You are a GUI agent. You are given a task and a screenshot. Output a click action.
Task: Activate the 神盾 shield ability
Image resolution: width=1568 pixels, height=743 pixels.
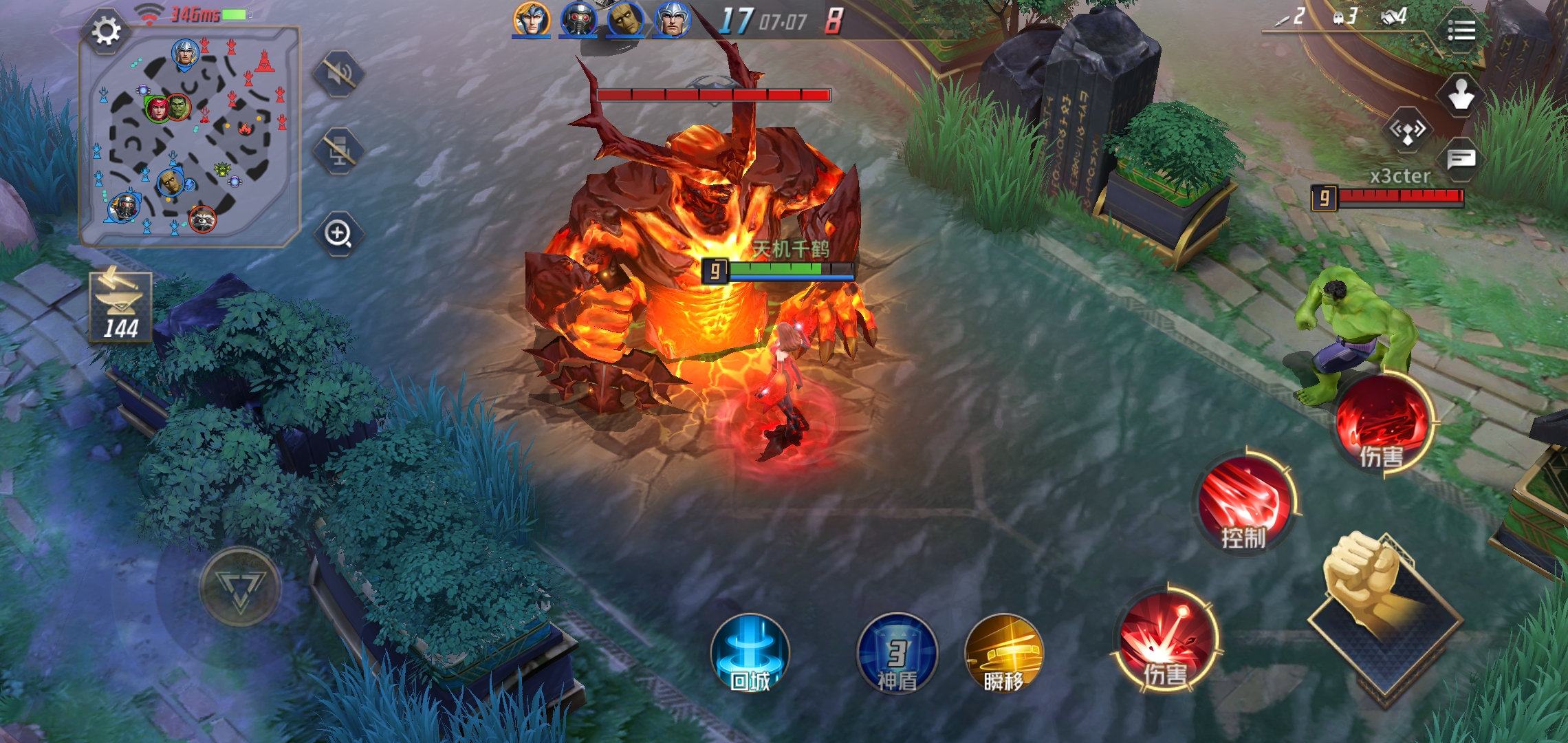897,654
